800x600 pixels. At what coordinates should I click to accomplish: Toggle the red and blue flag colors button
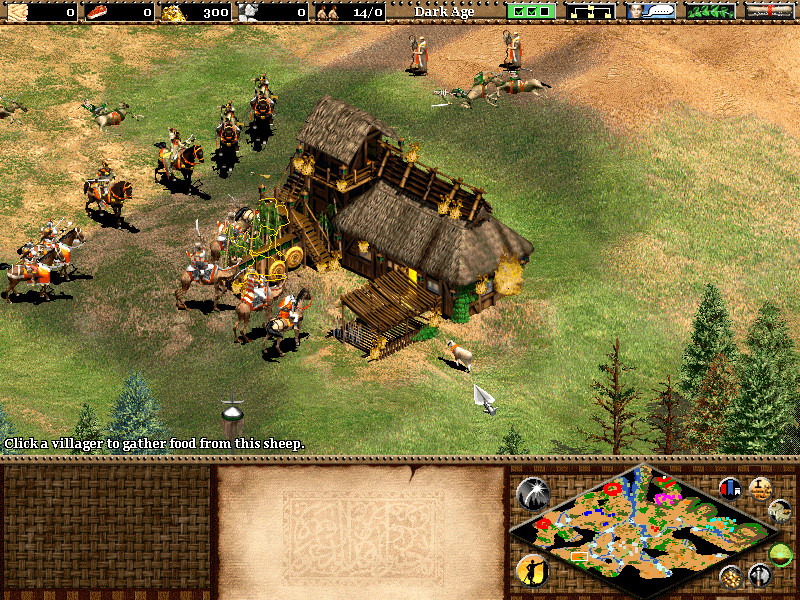point(730,487)
